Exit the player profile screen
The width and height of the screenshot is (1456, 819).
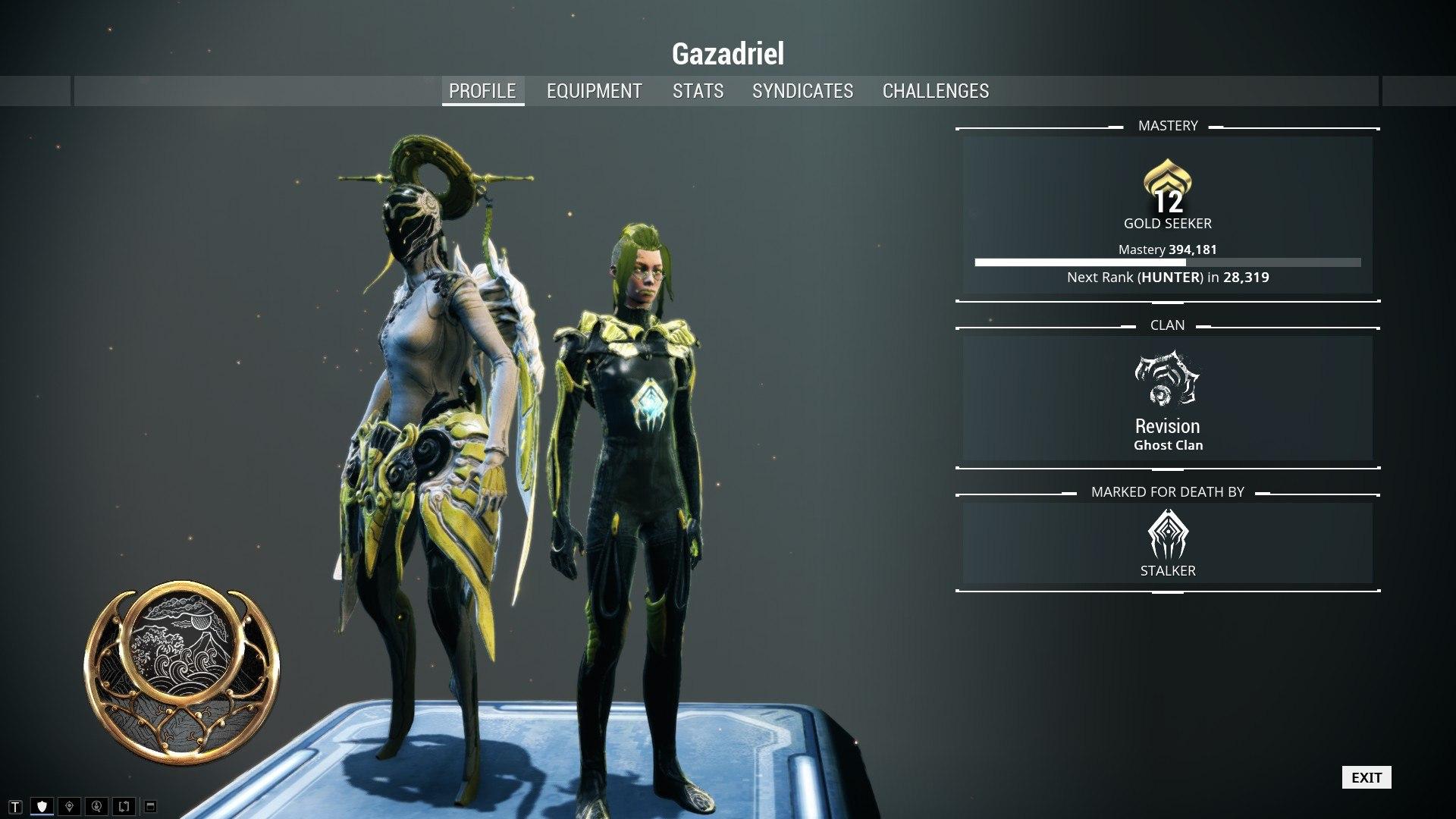(1366, 777)
